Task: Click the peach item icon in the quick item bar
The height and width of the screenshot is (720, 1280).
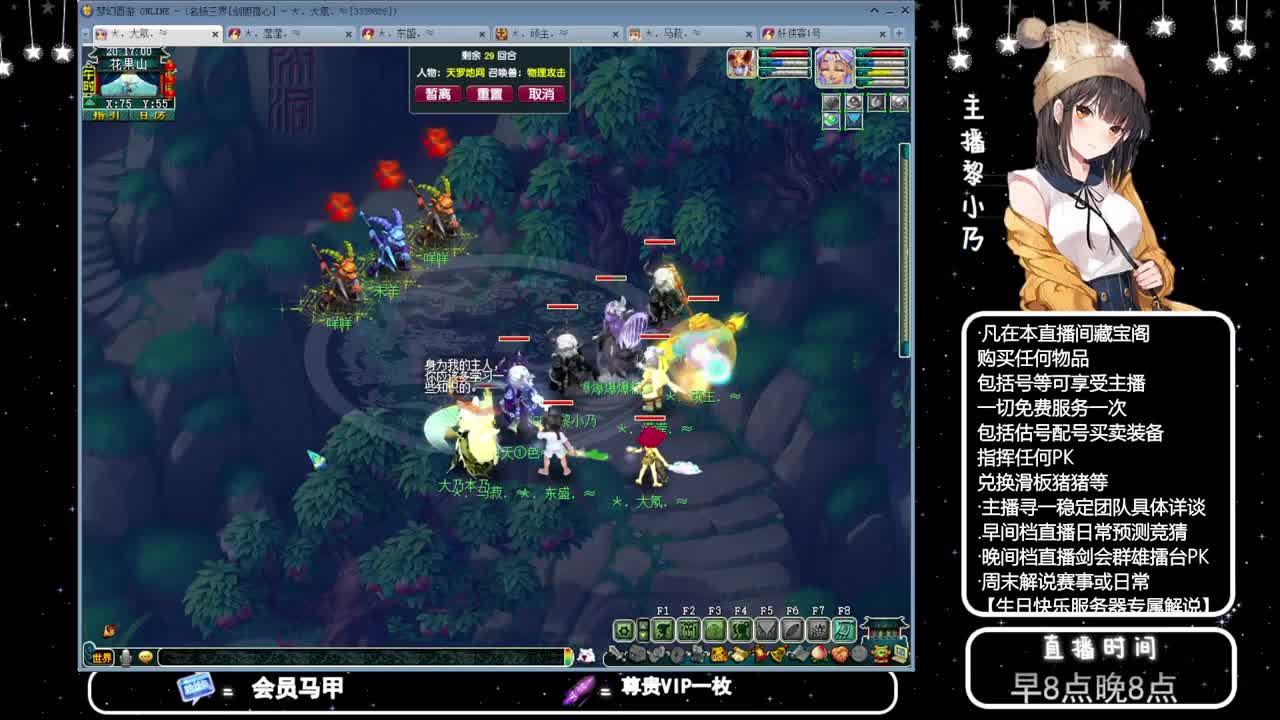Action: coord(819,654)
